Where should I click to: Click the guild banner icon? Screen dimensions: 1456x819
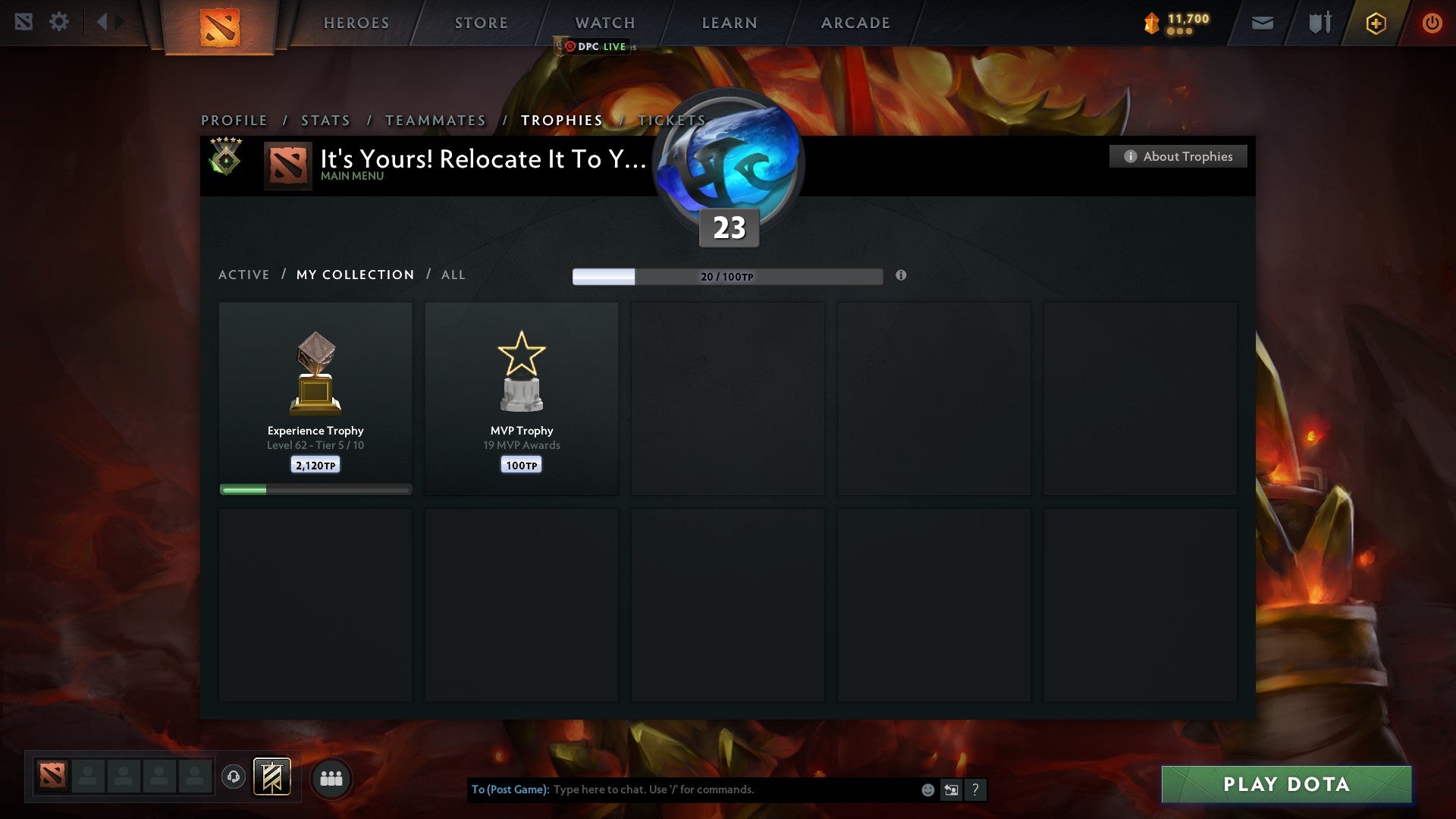pyautogui.click(x=274, y=777)
